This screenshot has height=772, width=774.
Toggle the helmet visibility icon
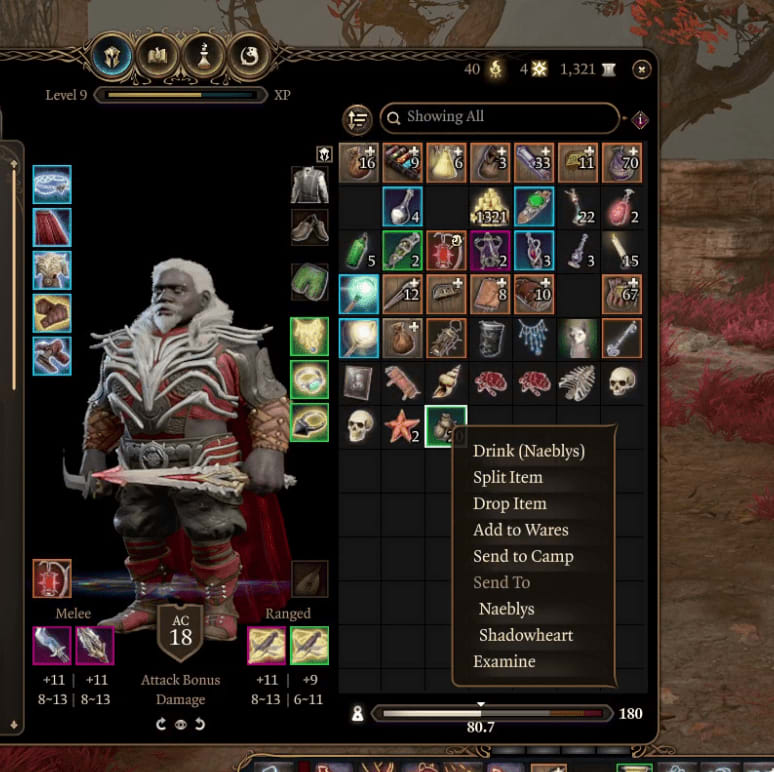(324, 155)
